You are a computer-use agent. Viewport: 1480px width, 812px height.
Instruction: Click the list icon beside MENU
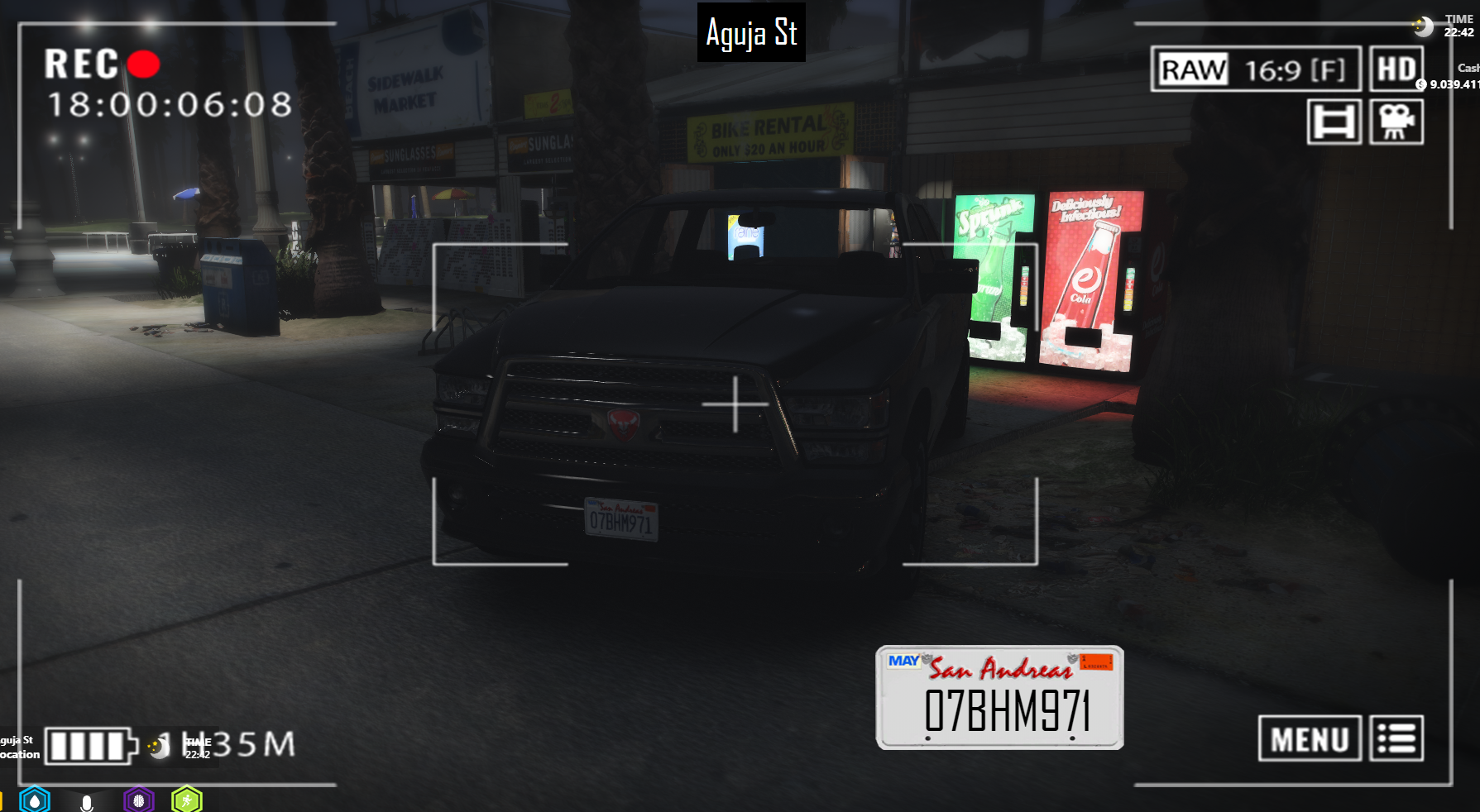coord(1396,738)
